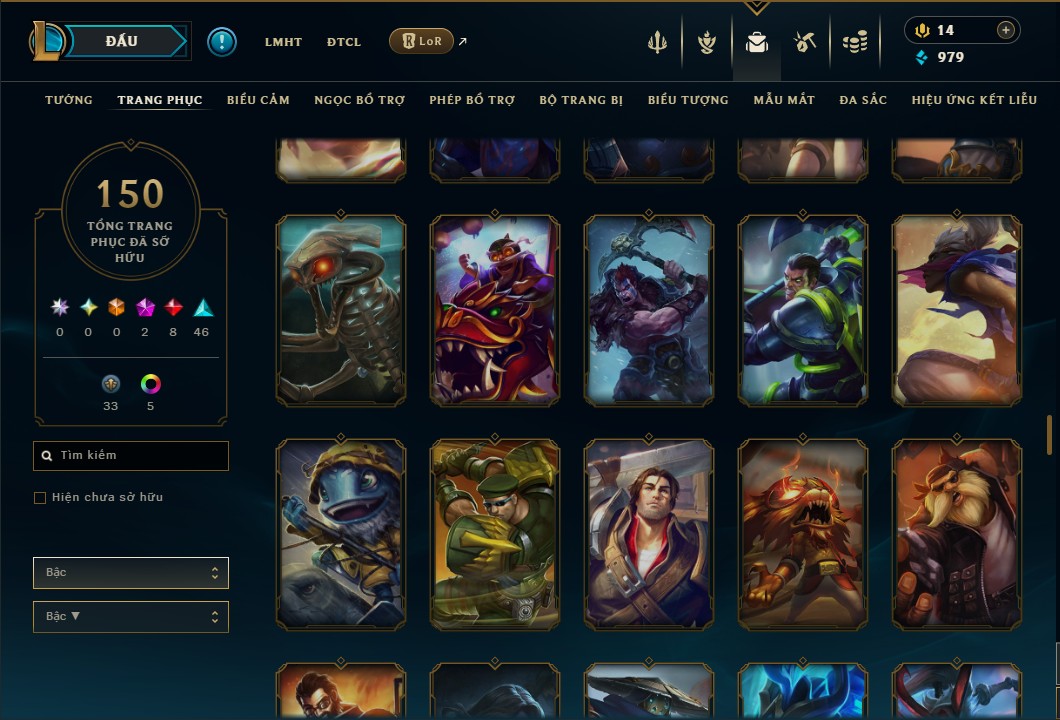
Task: Select the BIỂU CẢM tab
Action: tap(258, 100)
